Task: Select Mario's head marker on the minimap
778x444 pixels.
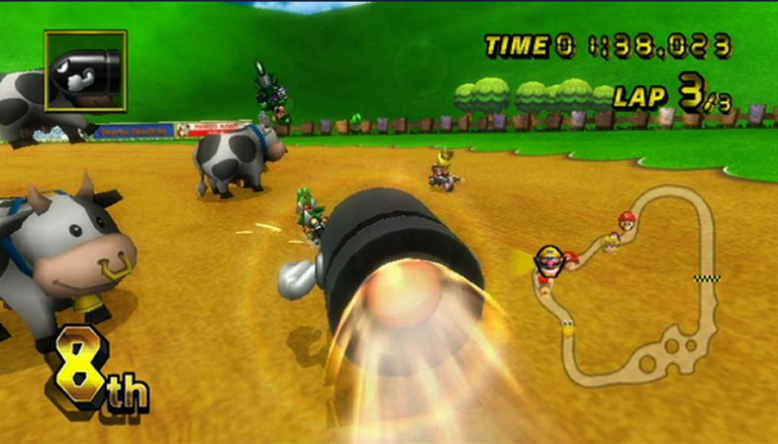Action: (626, 219)
